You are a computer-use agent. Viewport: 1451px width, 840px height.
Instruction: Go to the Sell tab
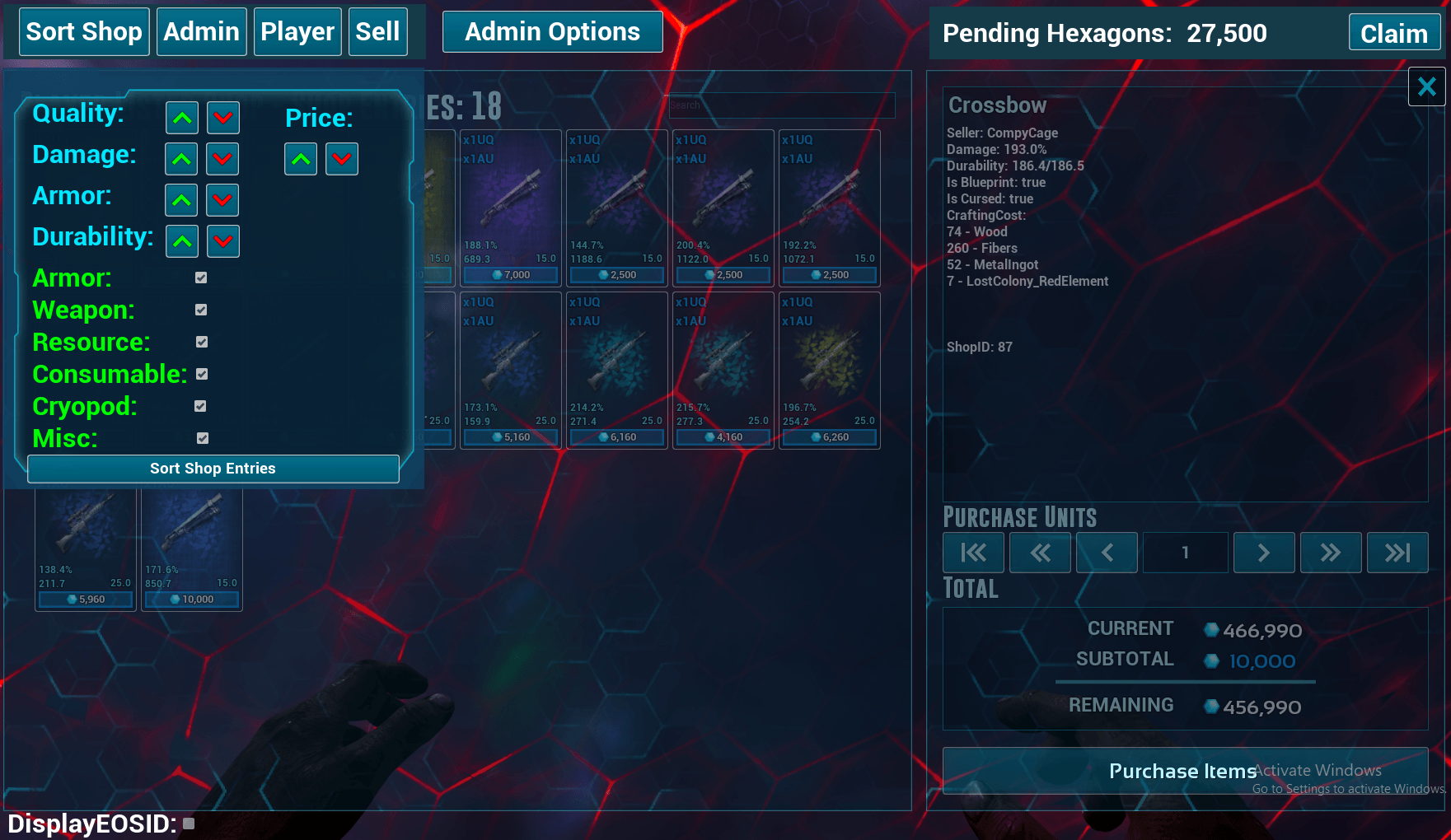coord(377,32)
